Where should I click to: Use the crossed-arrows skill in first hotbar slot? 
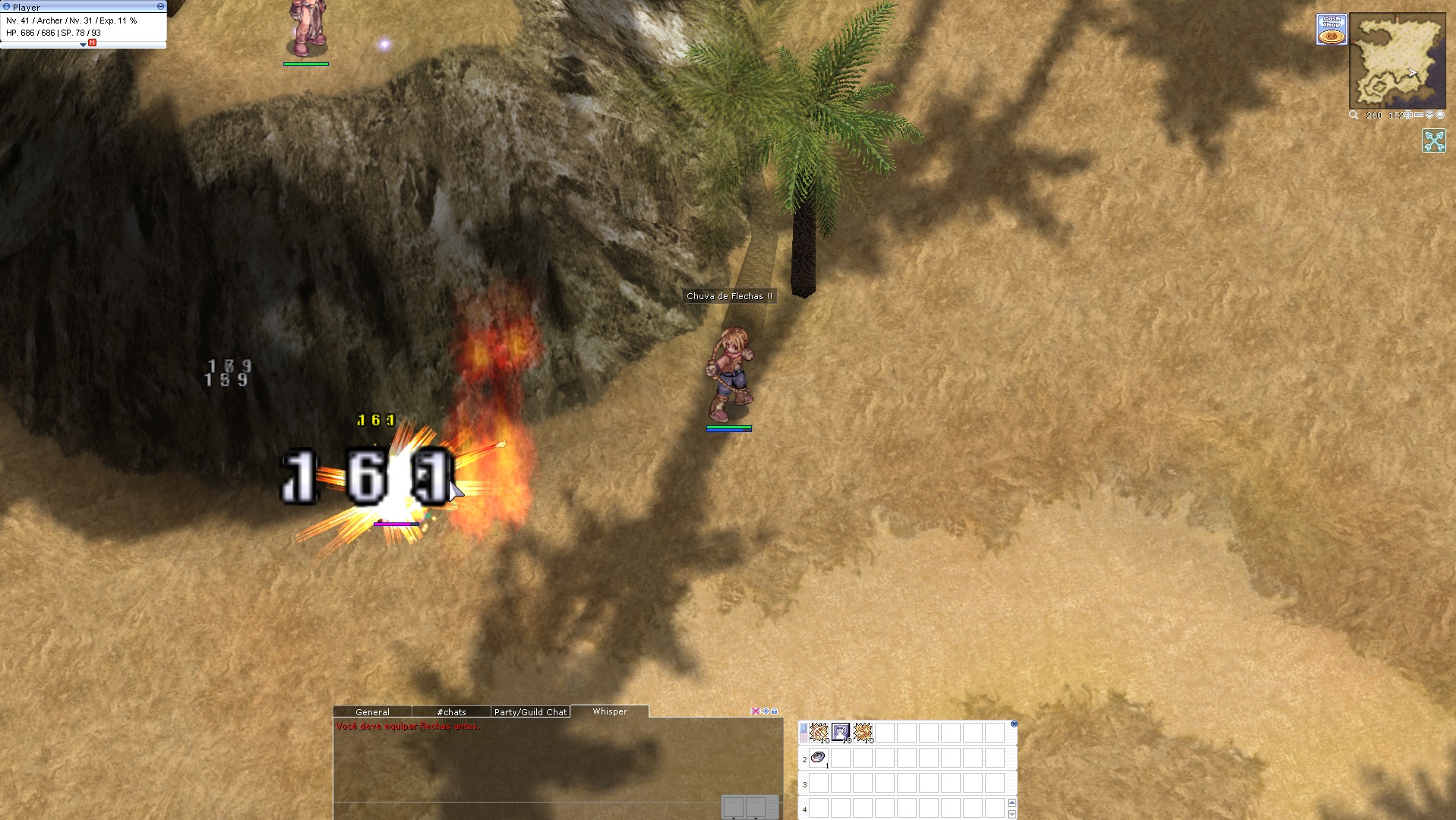819,733
